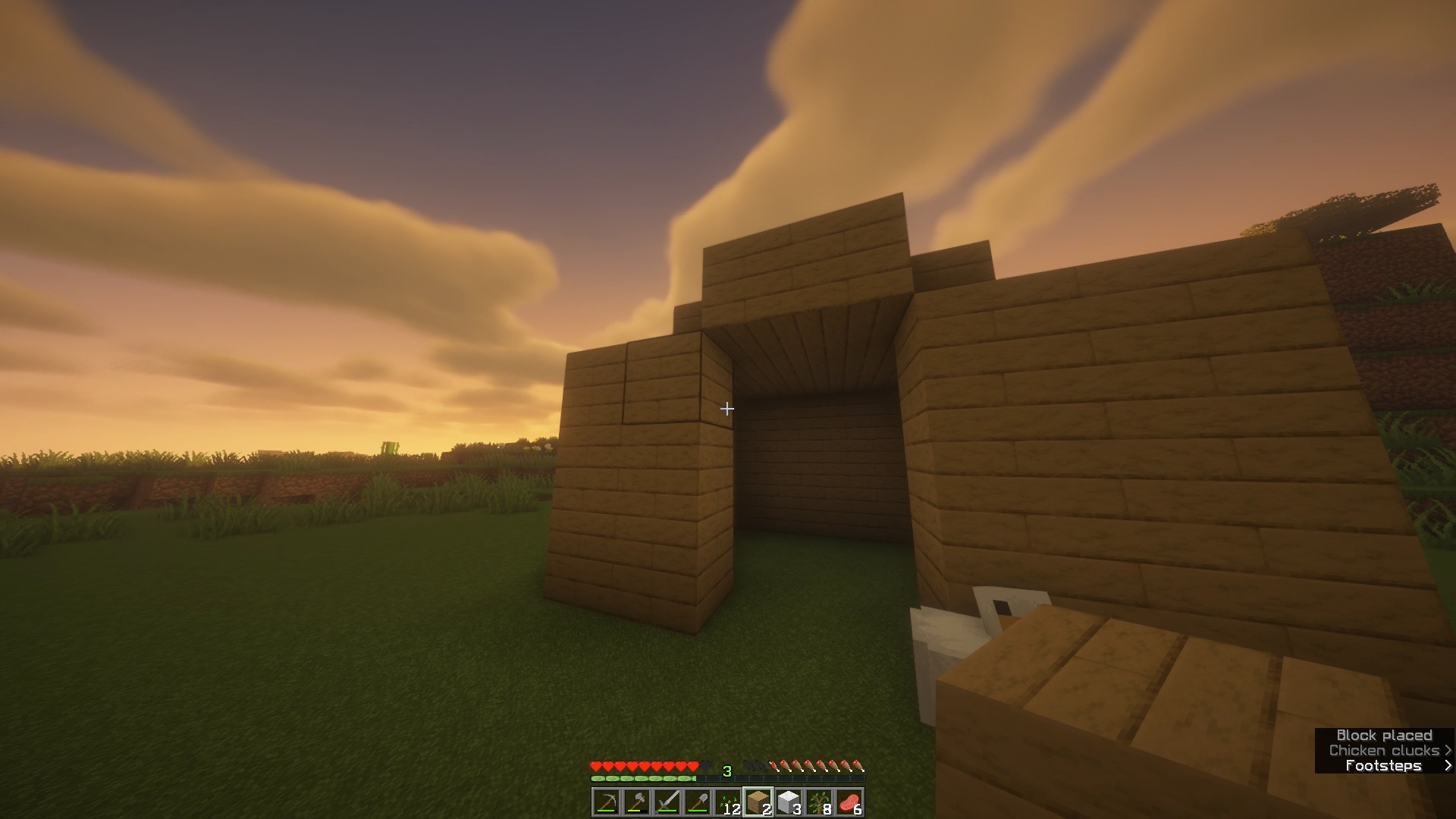The width and height of the screenshot is (1456, 819).
Task: Click the crosshair at screen center
Action: (x=726, y=409)
